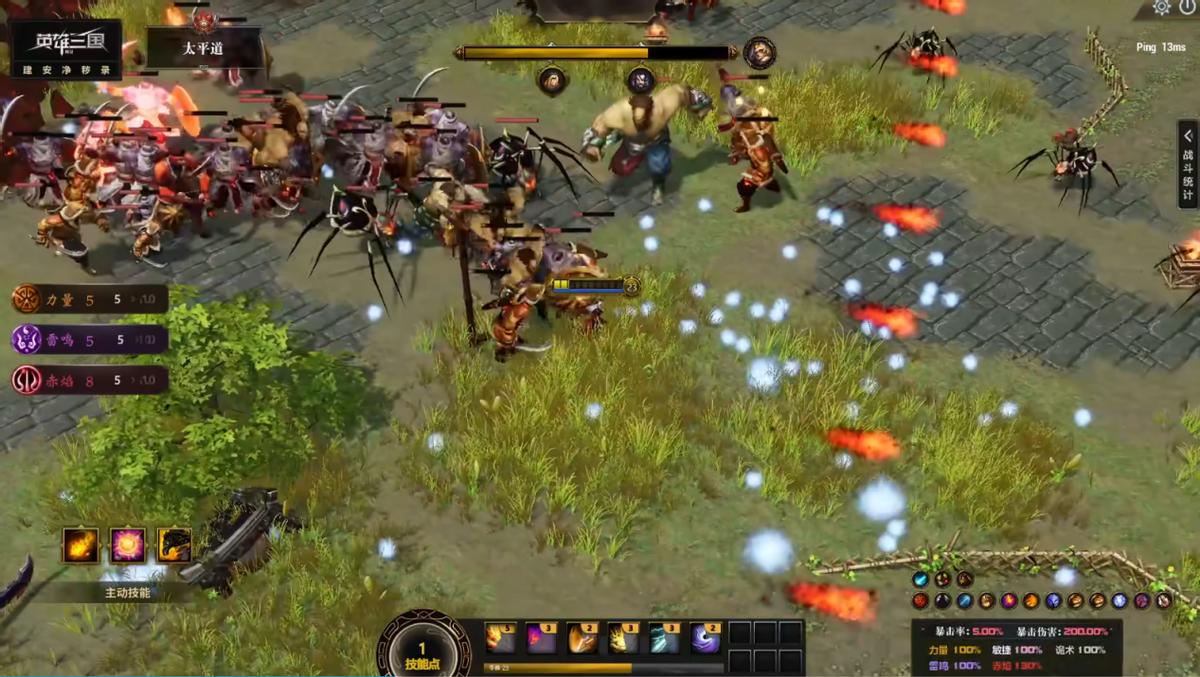Select the orange blade slash skill icon
Screen dimensions: 1200x677
click(x=583, y=638)
